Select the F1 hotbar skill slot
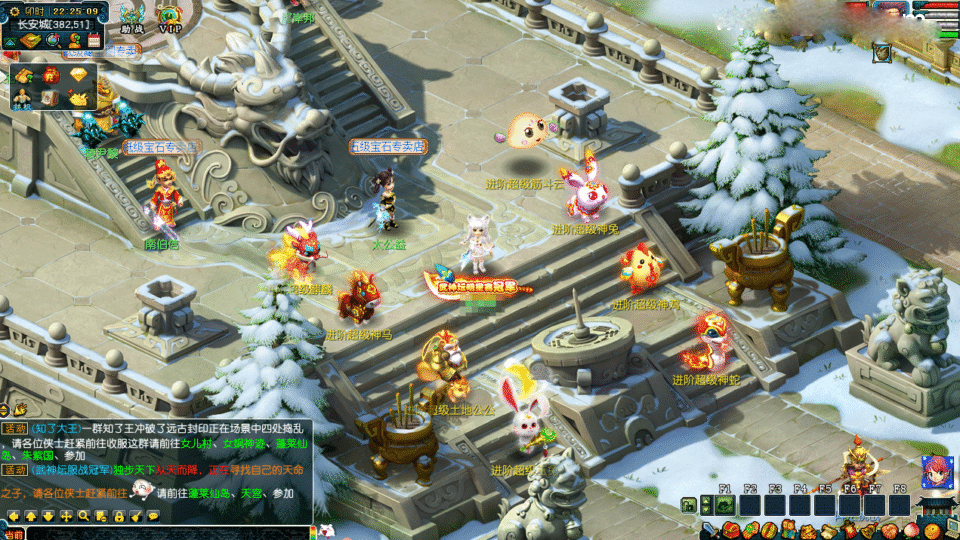The height and width of the screenshot is (540, 960). click(x=726, y=505)
